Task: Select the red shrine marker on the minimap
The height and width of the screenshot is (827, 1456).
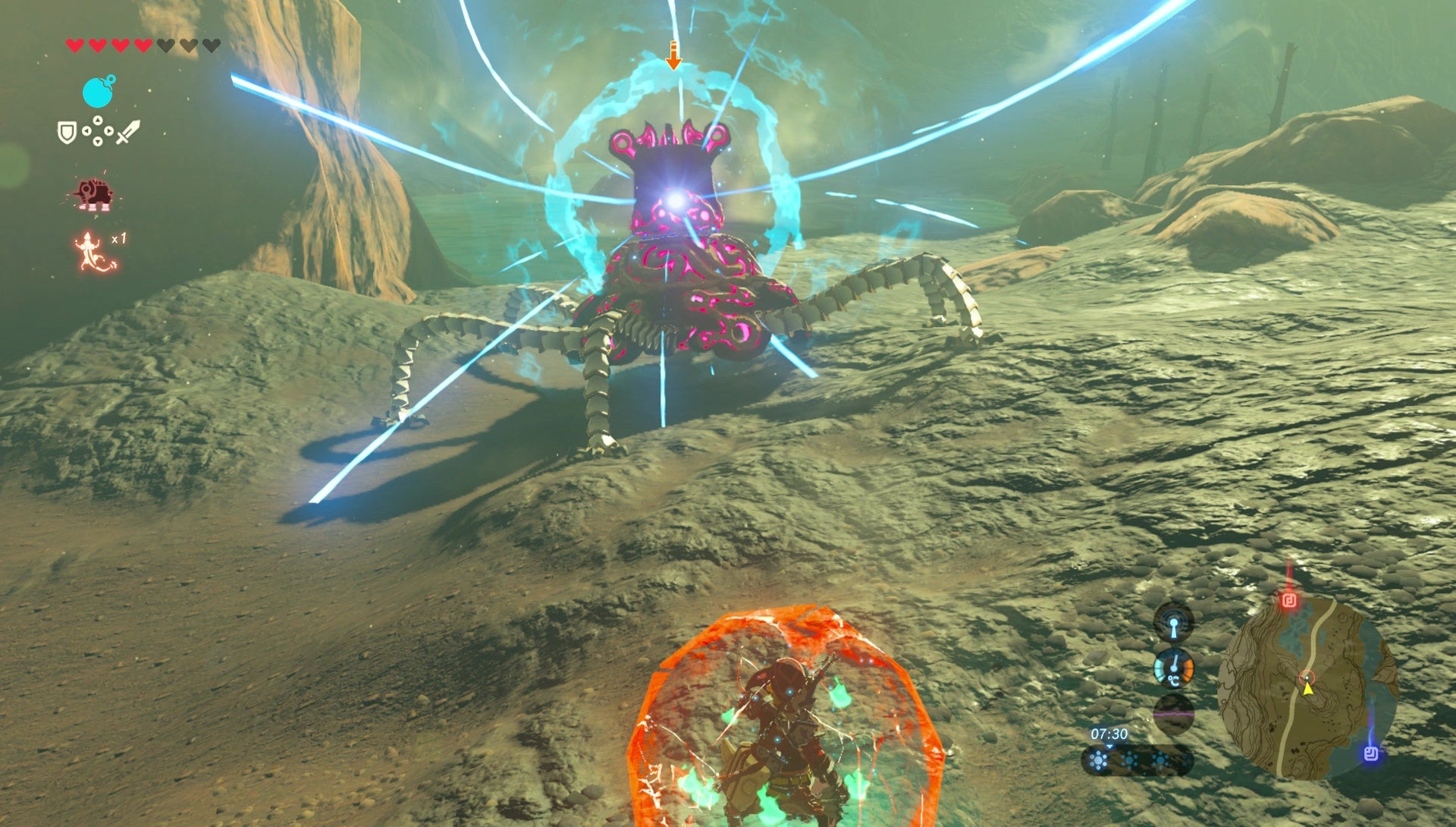Action: 1288,599
